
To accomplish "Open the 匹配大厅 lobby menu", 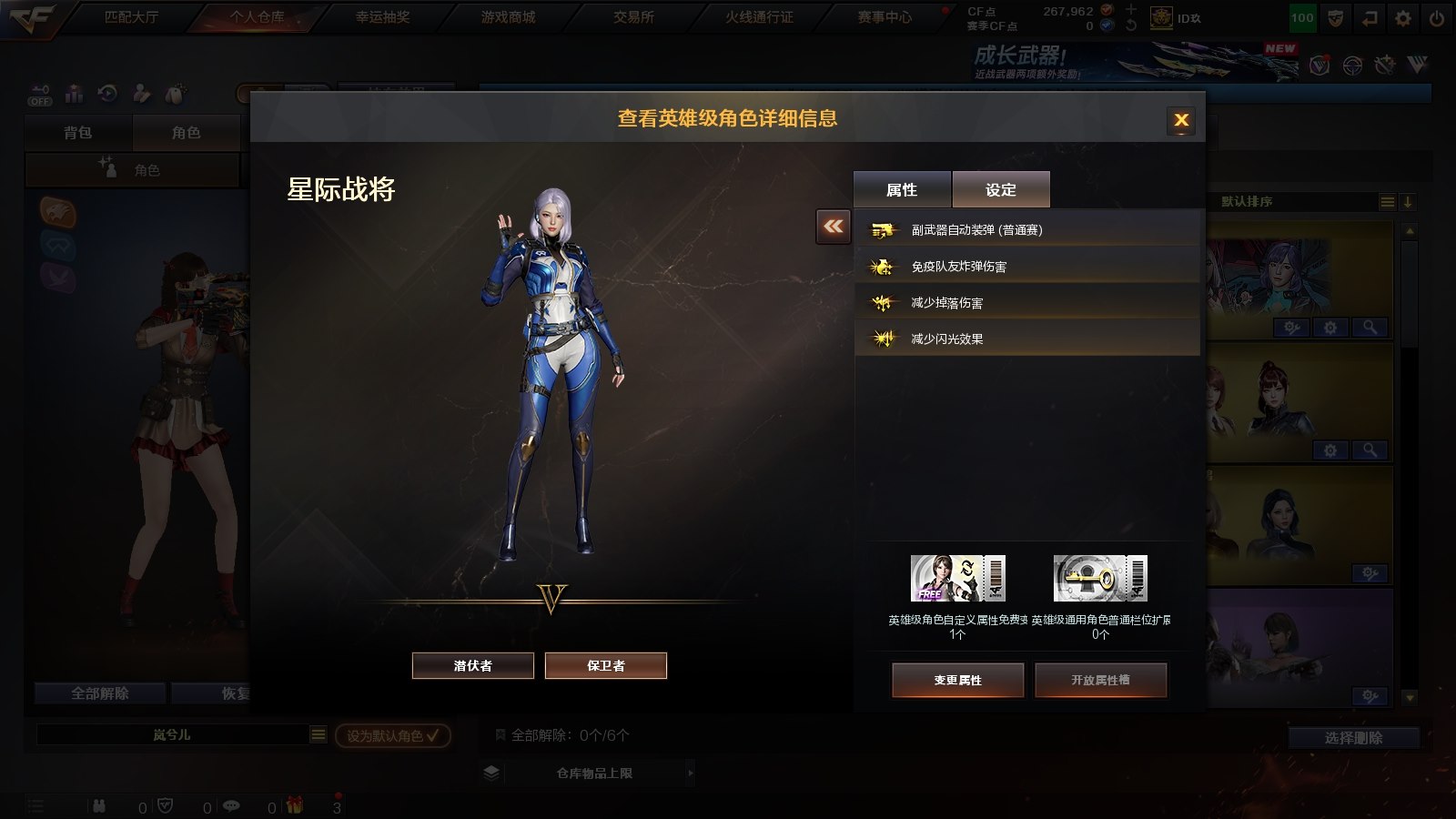I will (x=131, y=17).
